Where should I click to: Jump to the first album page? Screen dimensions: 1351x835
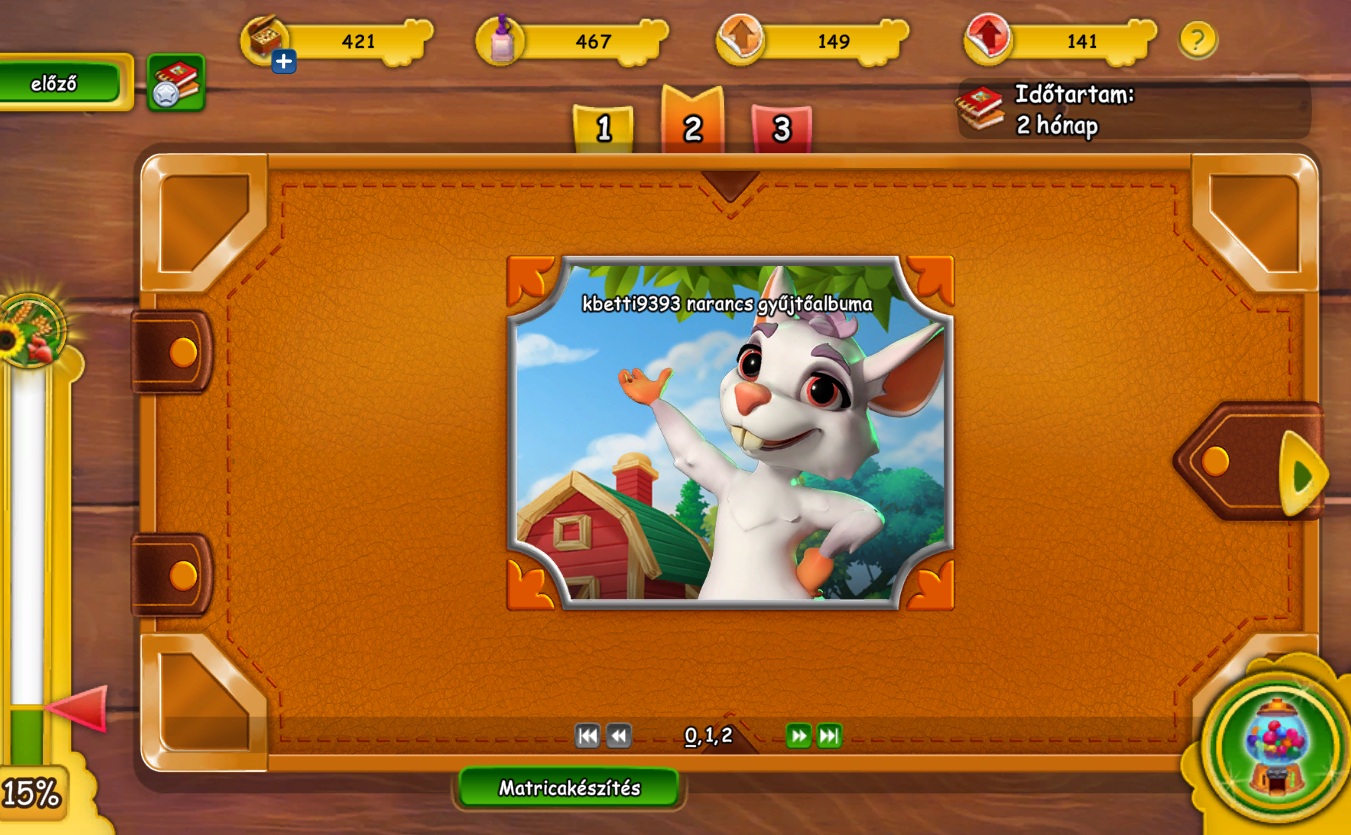(588, 737)
